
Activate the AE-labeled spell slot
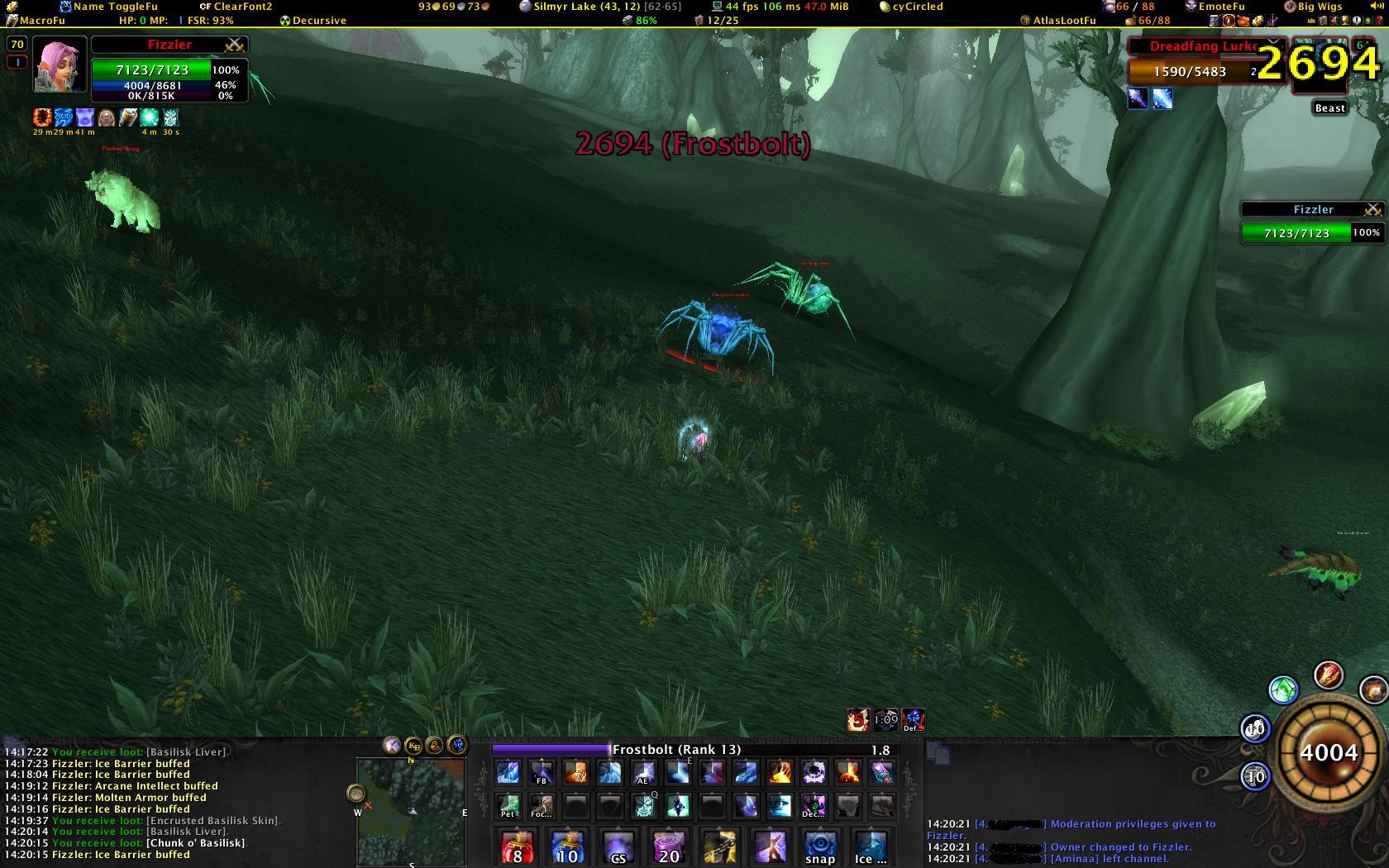(x=643, y=773)
